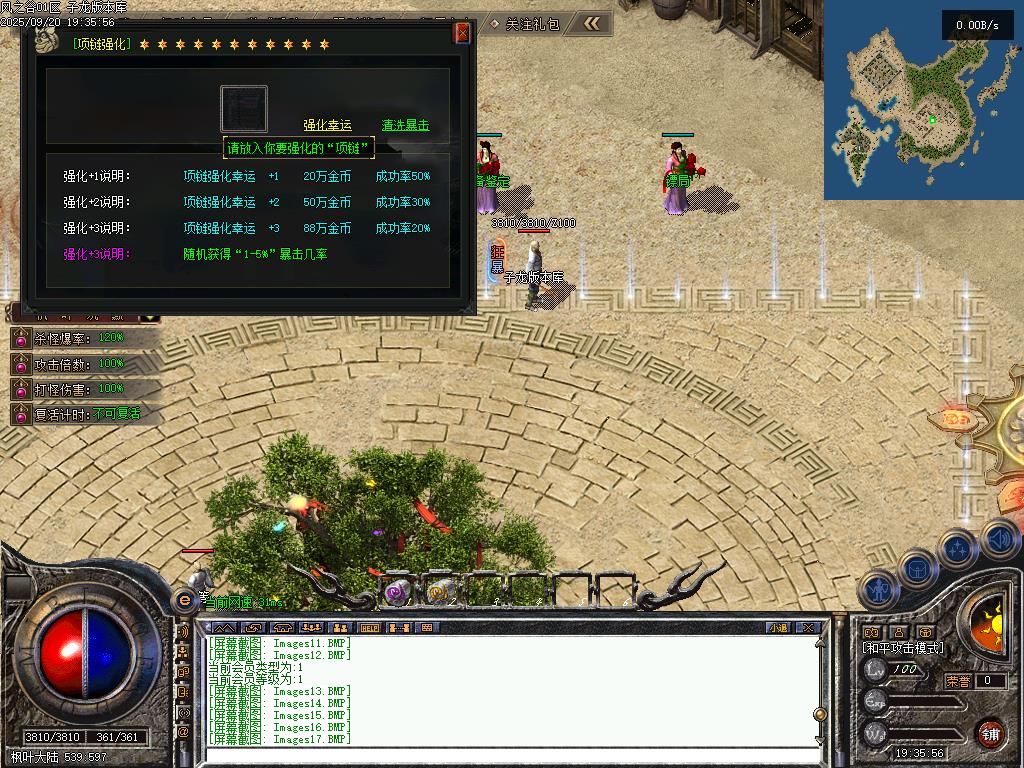Screen dimensions: 1024x768
Task: Click the HELP button in chat toolbar
Action: coord(370,628)
